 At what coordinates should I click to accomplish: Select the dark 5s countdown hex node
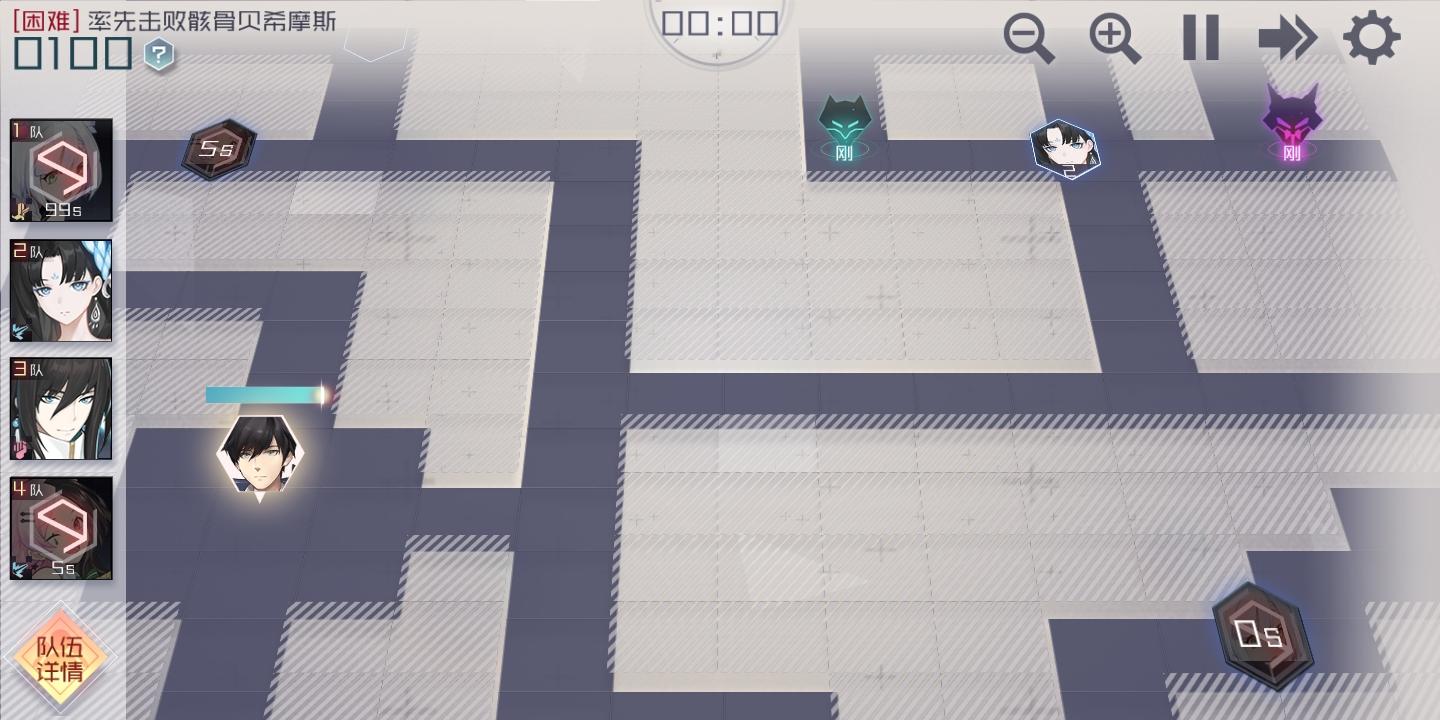218,148
